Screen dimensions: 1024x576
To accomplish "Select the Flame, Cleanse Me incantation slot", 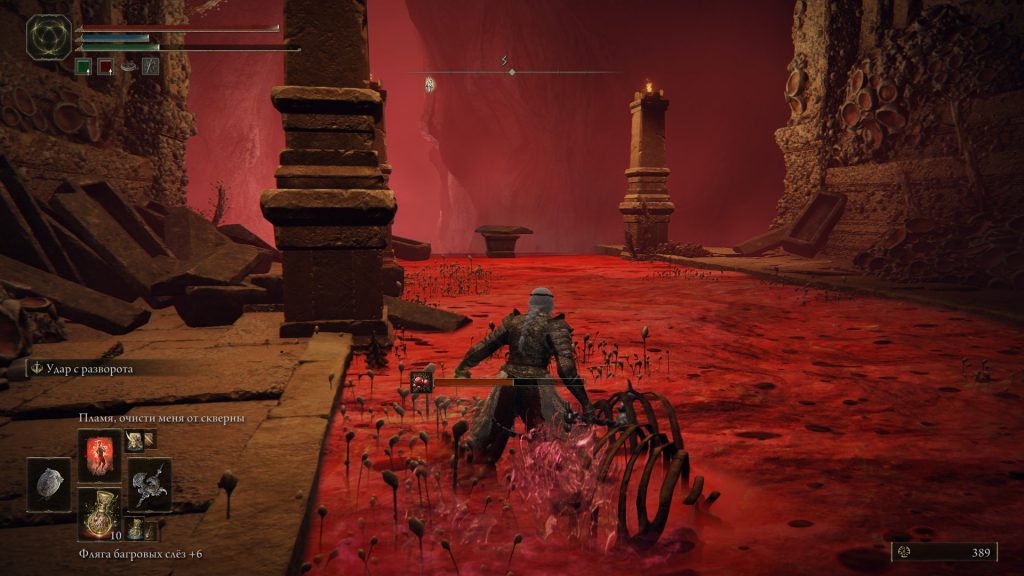I will point(100,455).
